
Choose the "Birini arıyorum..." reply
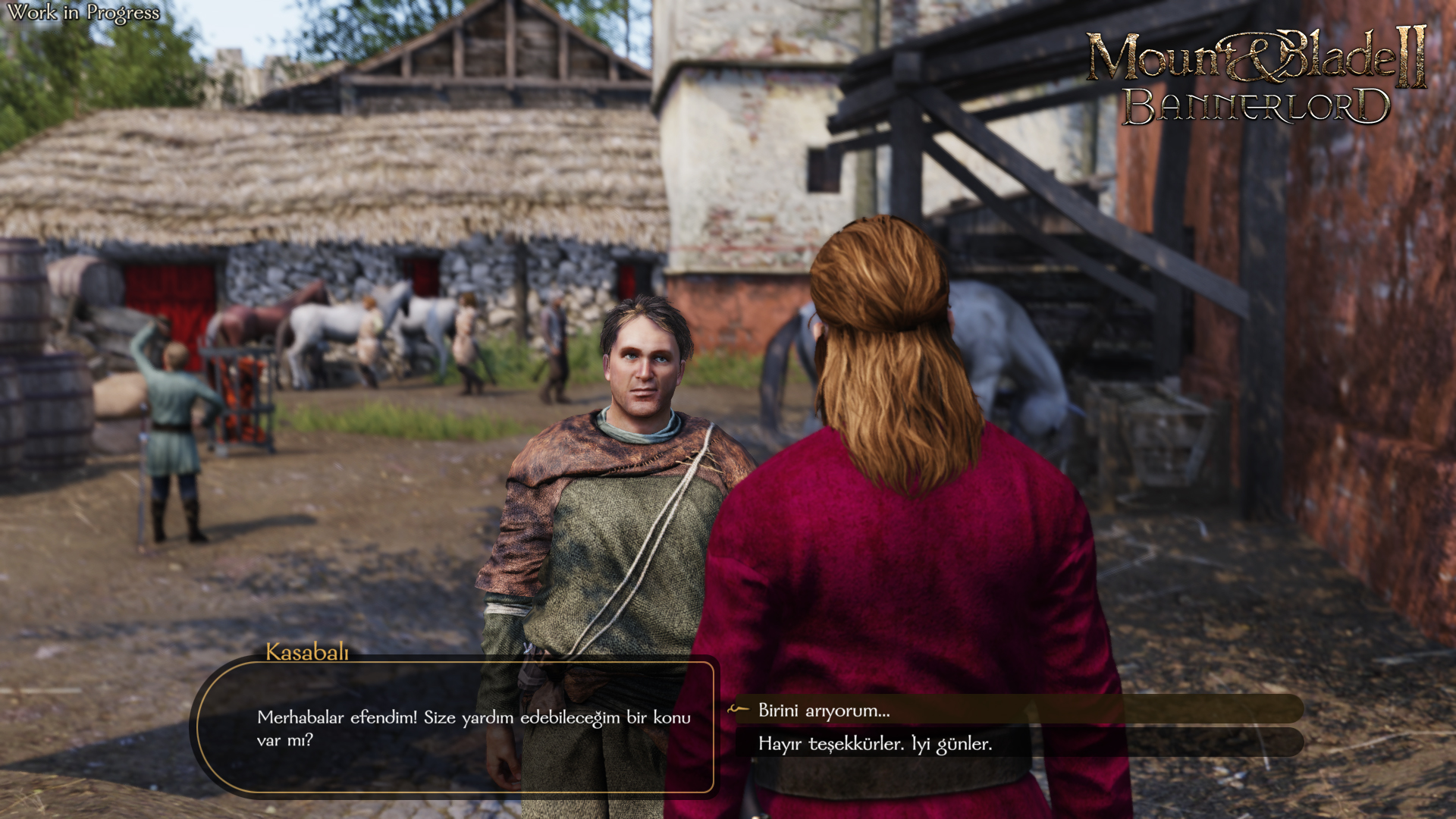point(824,711)
